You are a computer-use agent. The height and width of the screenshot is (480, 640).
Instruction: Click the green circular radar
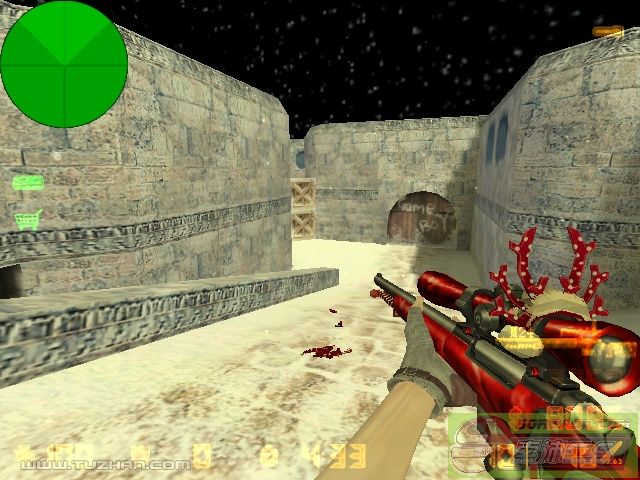point(64,64)
